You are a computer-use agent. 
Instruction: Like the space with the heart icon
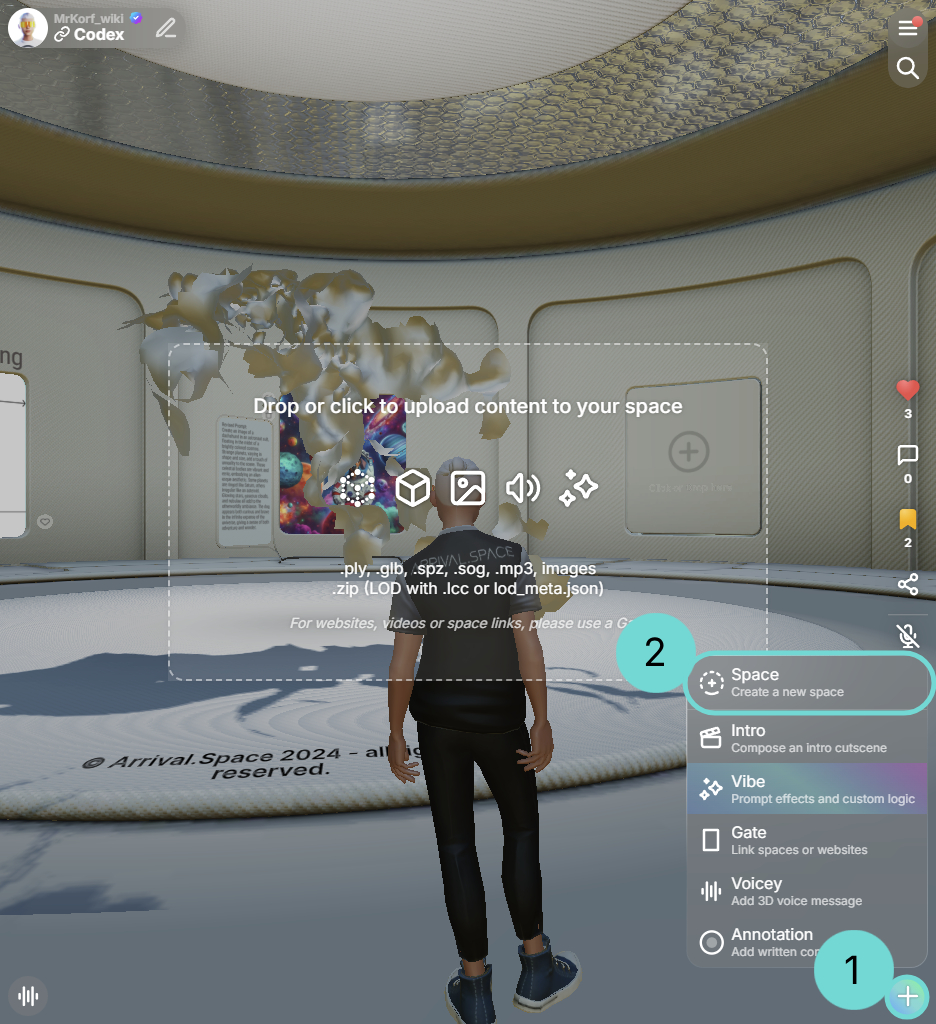click(908, 391)
